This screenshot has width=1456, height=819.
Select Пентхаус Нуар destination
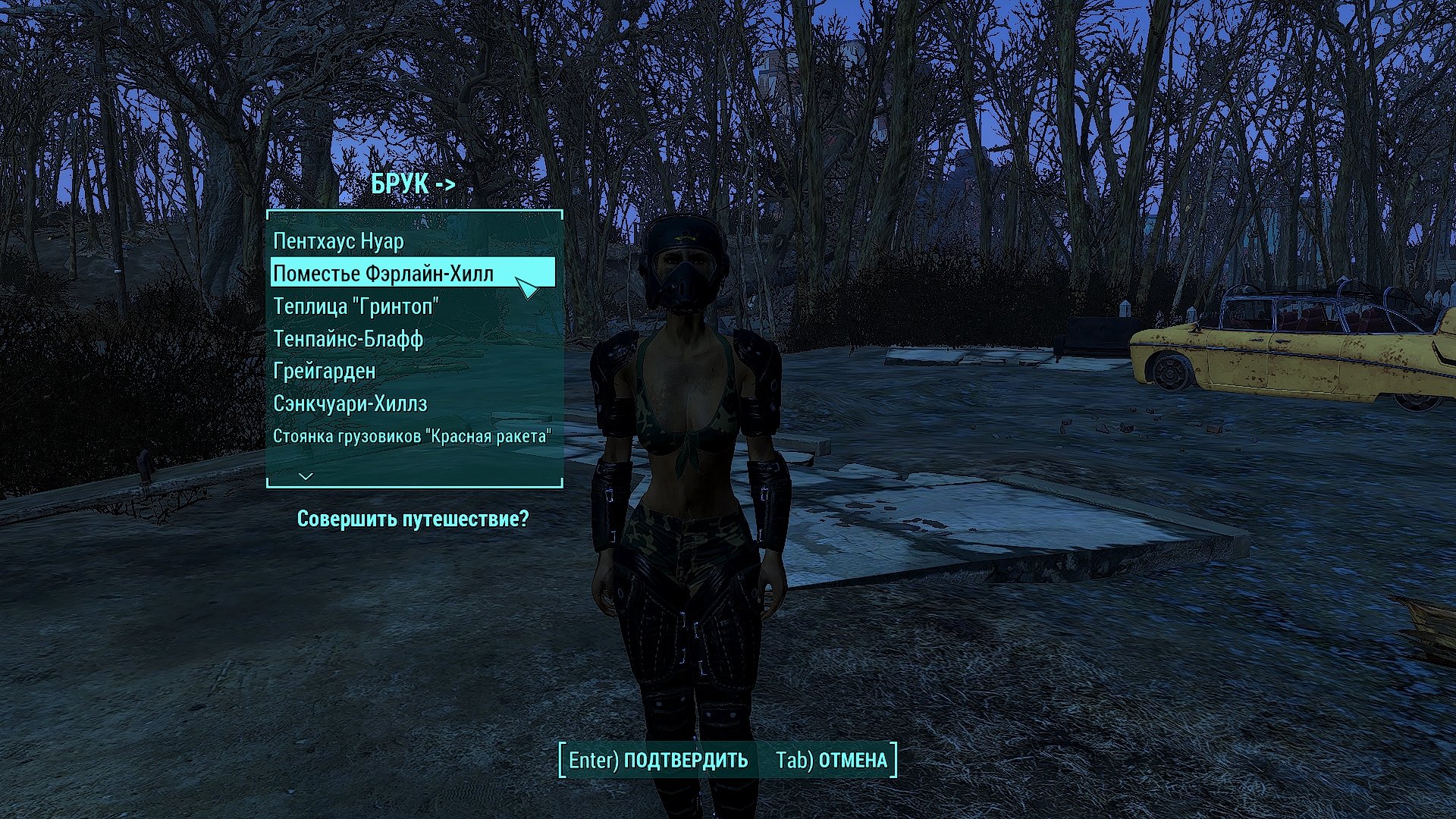339,241
